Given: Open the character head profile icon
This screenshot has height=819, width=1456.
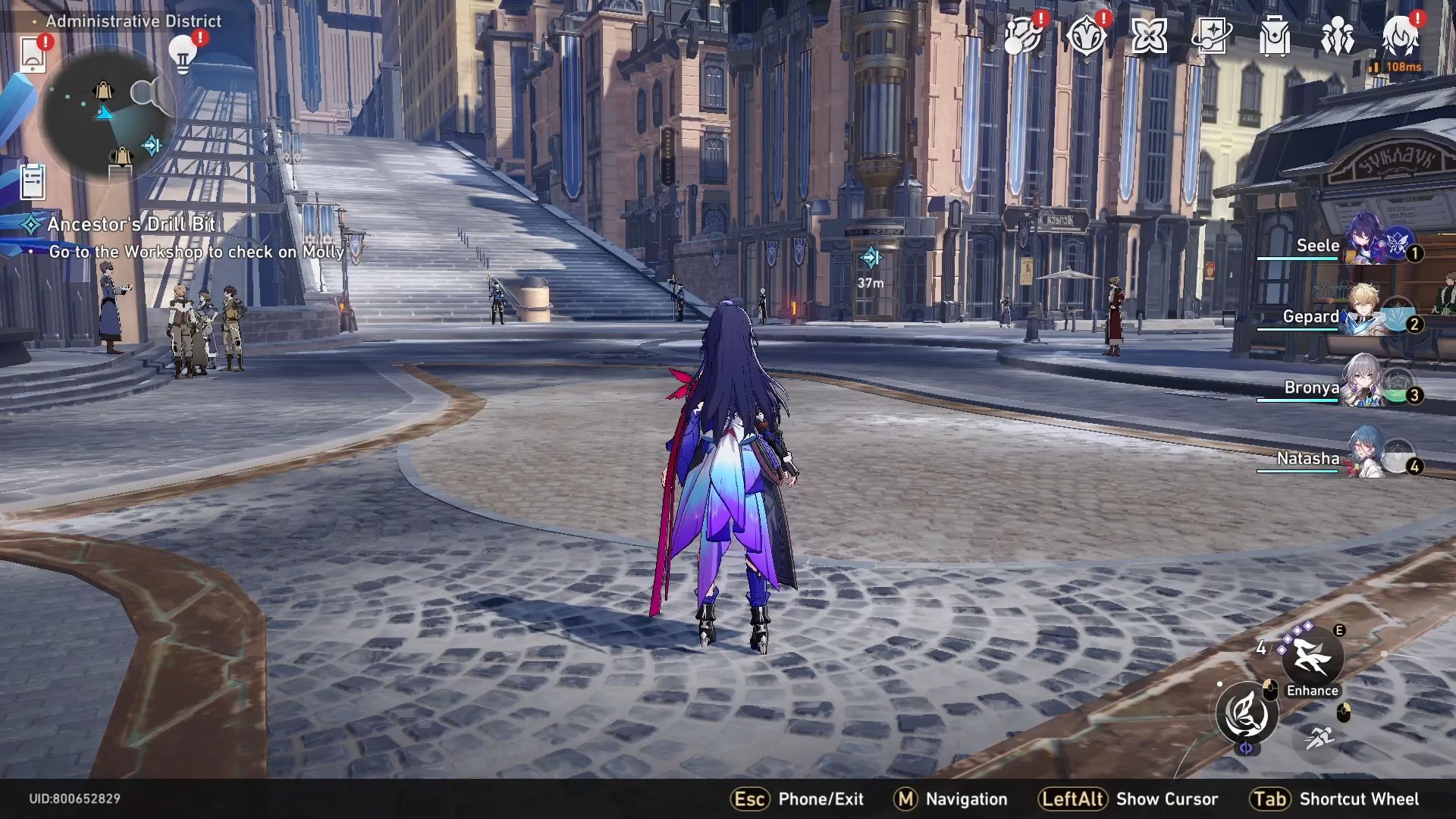Looking at the screenshot, I should click(1400, 36).
